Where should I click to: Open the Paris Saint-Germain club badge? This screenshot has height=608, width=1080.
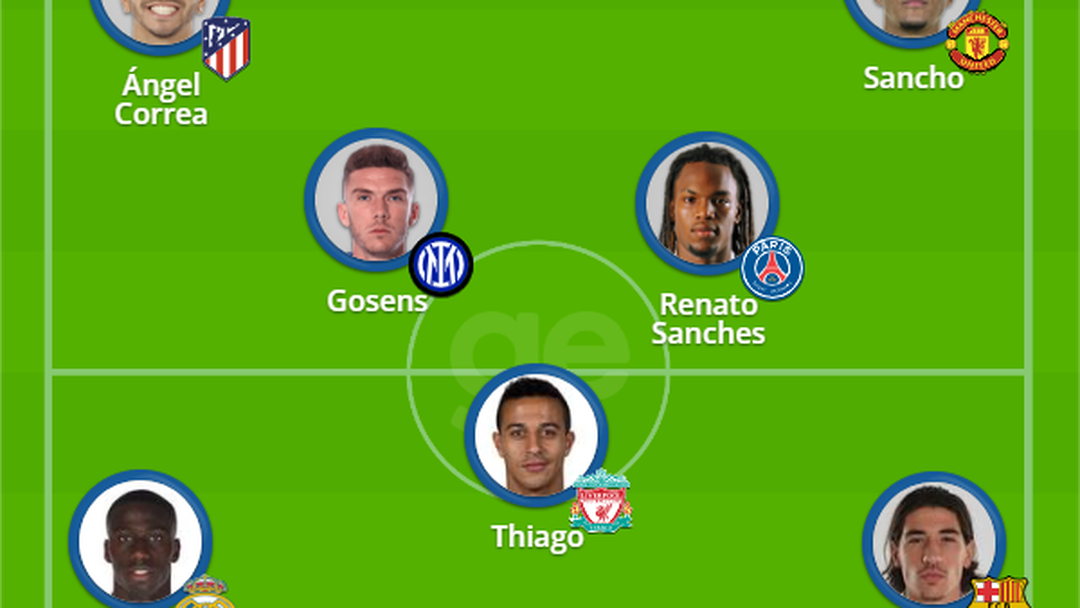772,268
